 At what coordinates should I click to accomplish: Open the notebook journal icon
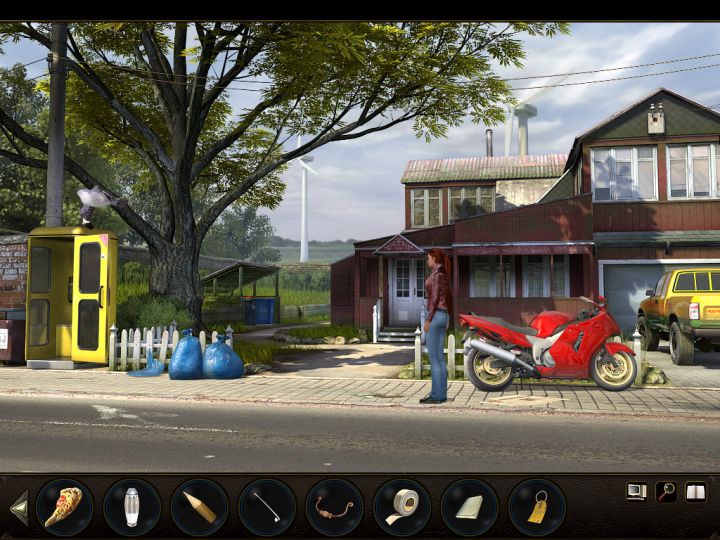695,491
